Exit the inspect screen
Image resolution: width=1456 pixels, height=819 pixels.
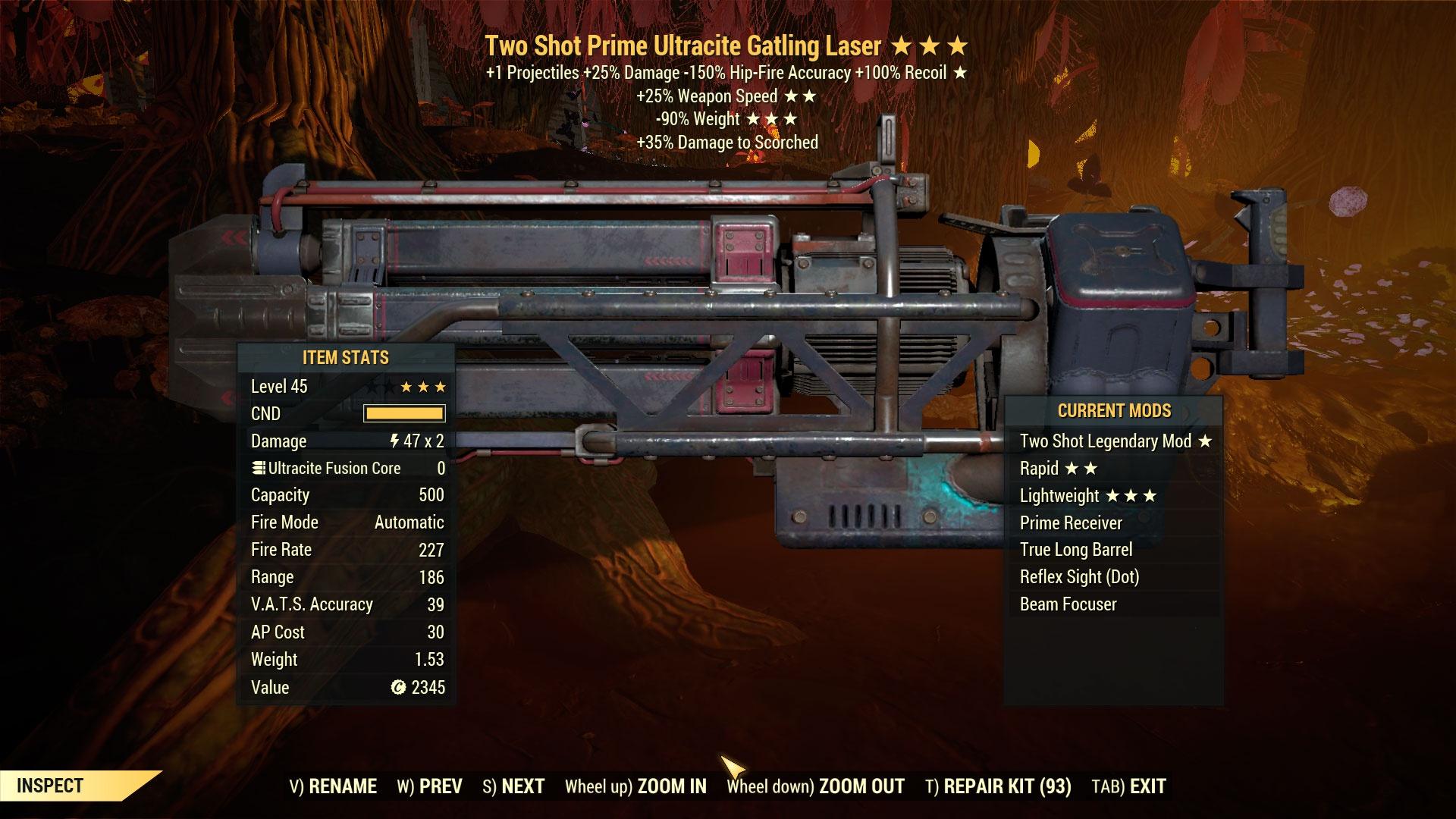1128,786
